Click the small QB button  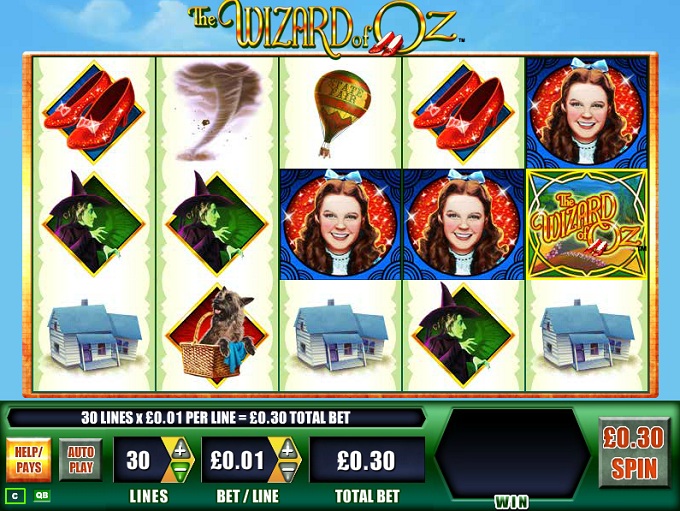pos(44,495)
